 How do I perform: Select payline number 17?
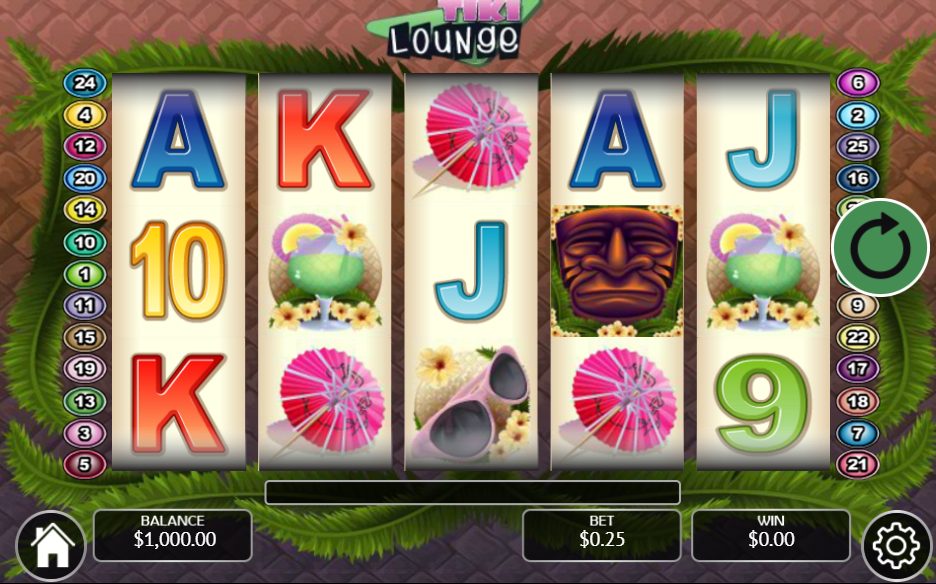[857, 369]
